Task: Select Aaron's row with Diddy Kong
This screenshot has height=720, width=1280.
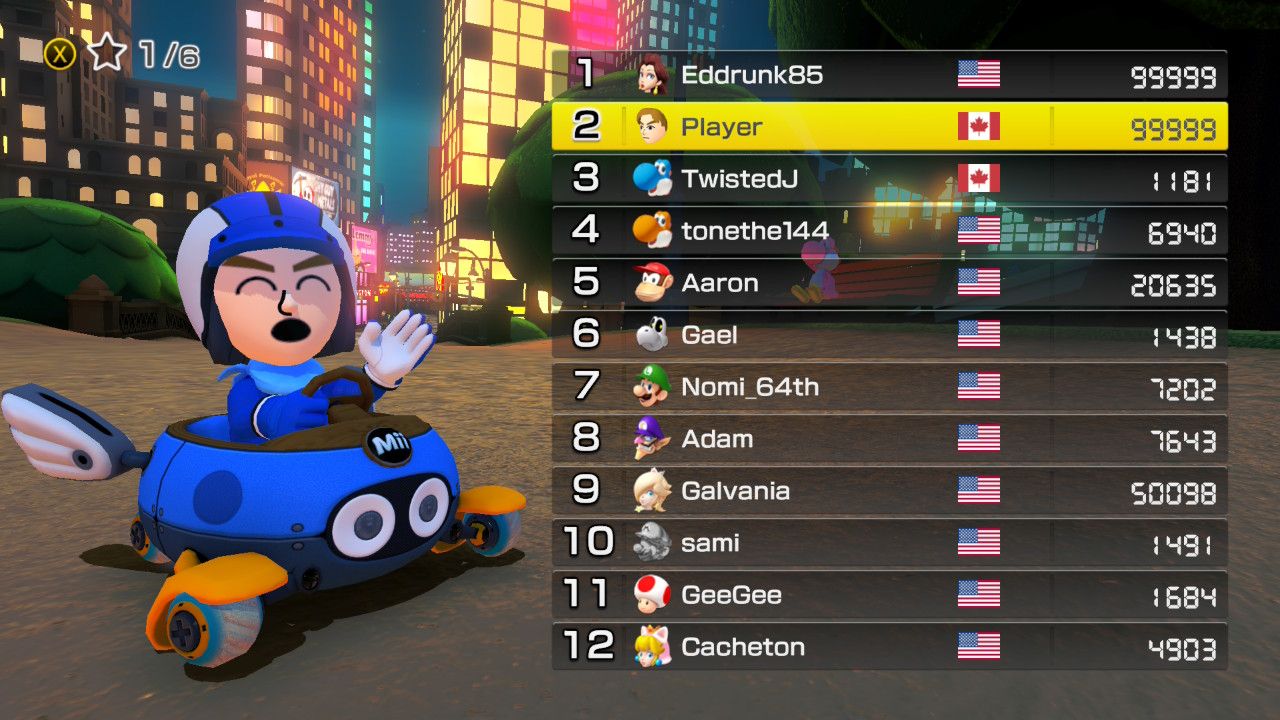Action: (890, 283)
